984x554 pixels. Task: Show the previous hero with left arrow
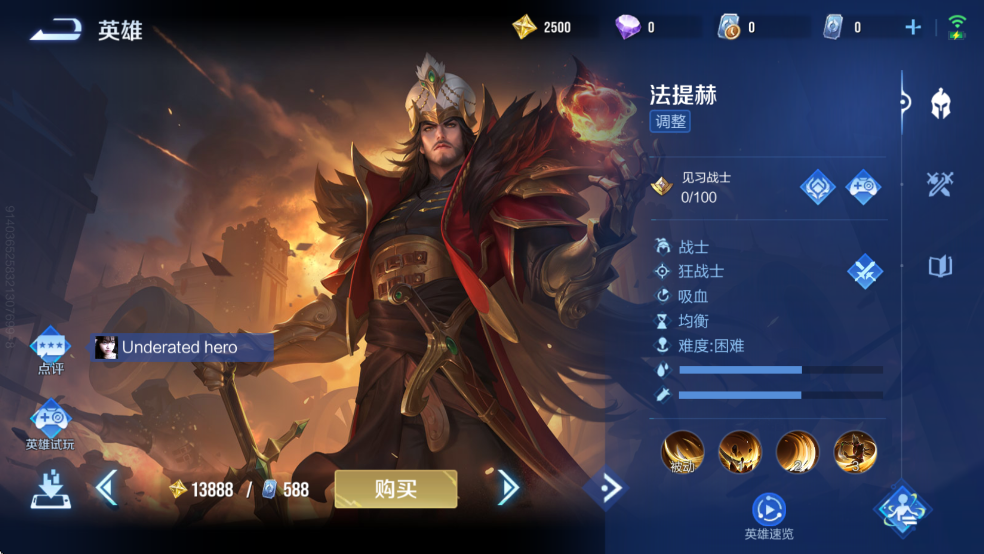pos(107,488)
